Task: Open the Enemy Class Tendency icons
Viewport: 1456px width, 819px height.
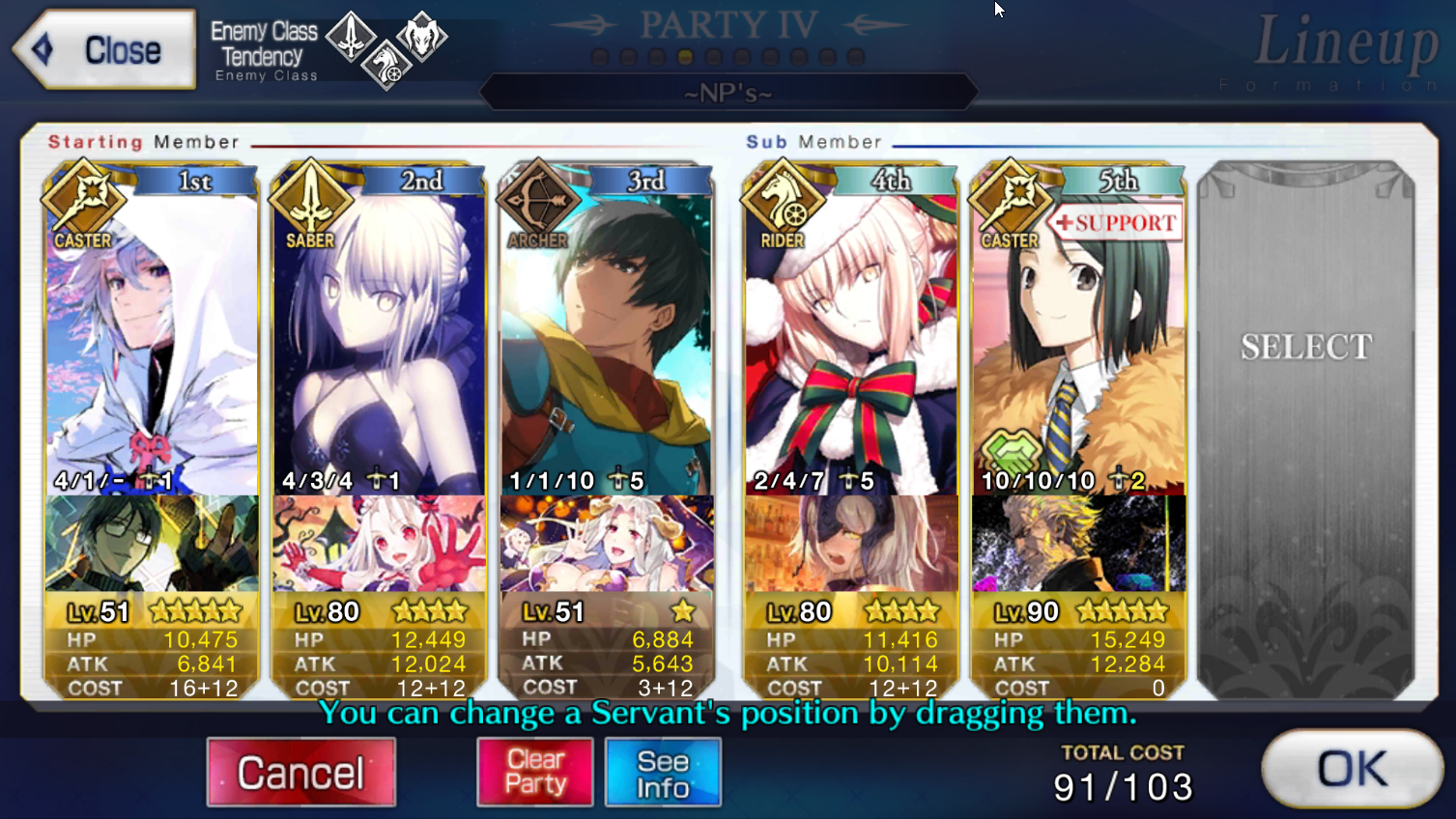Action: click(386, 48)
